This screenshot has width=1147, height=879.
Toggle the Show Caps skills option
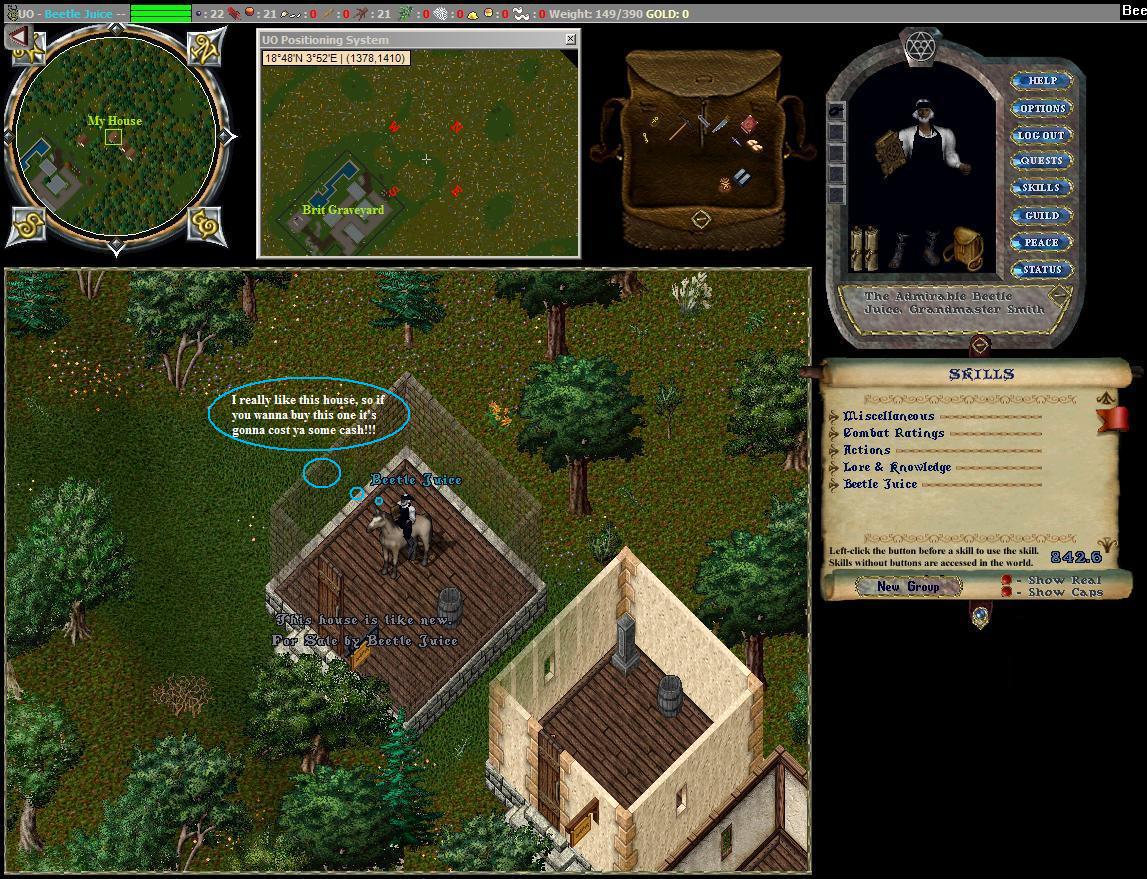coord(1007,592)
